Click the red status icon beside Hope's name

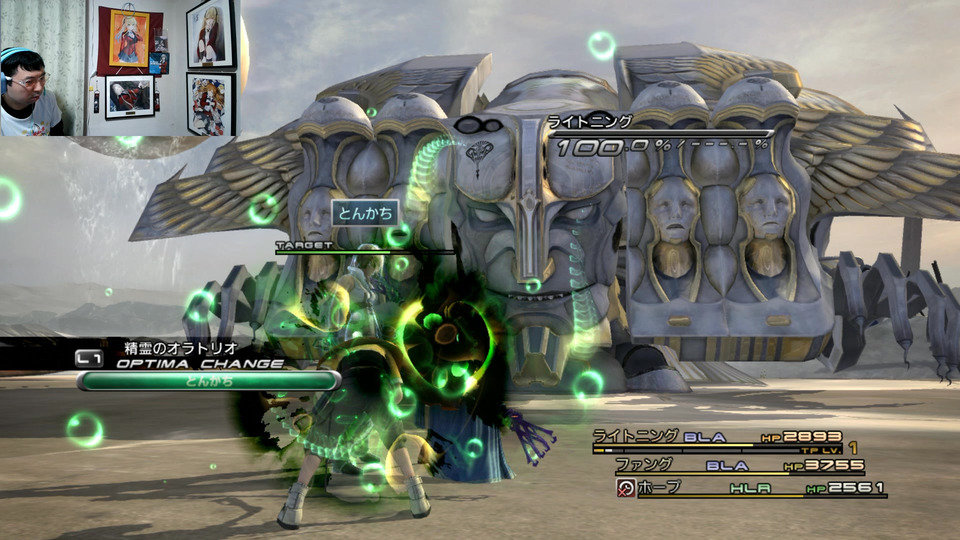click(627, 489)
